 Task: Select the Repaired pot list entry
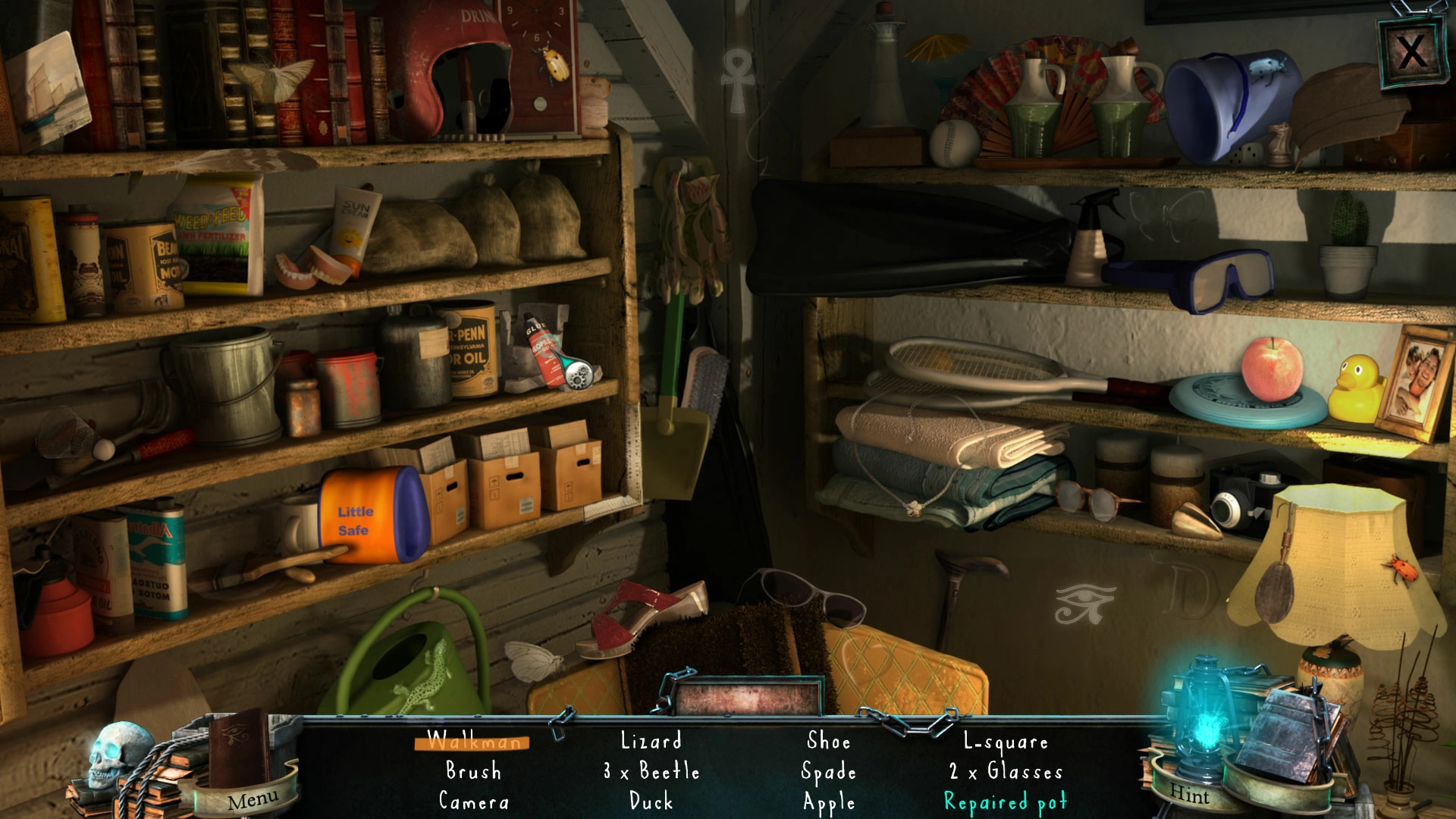coord(1006,802)
